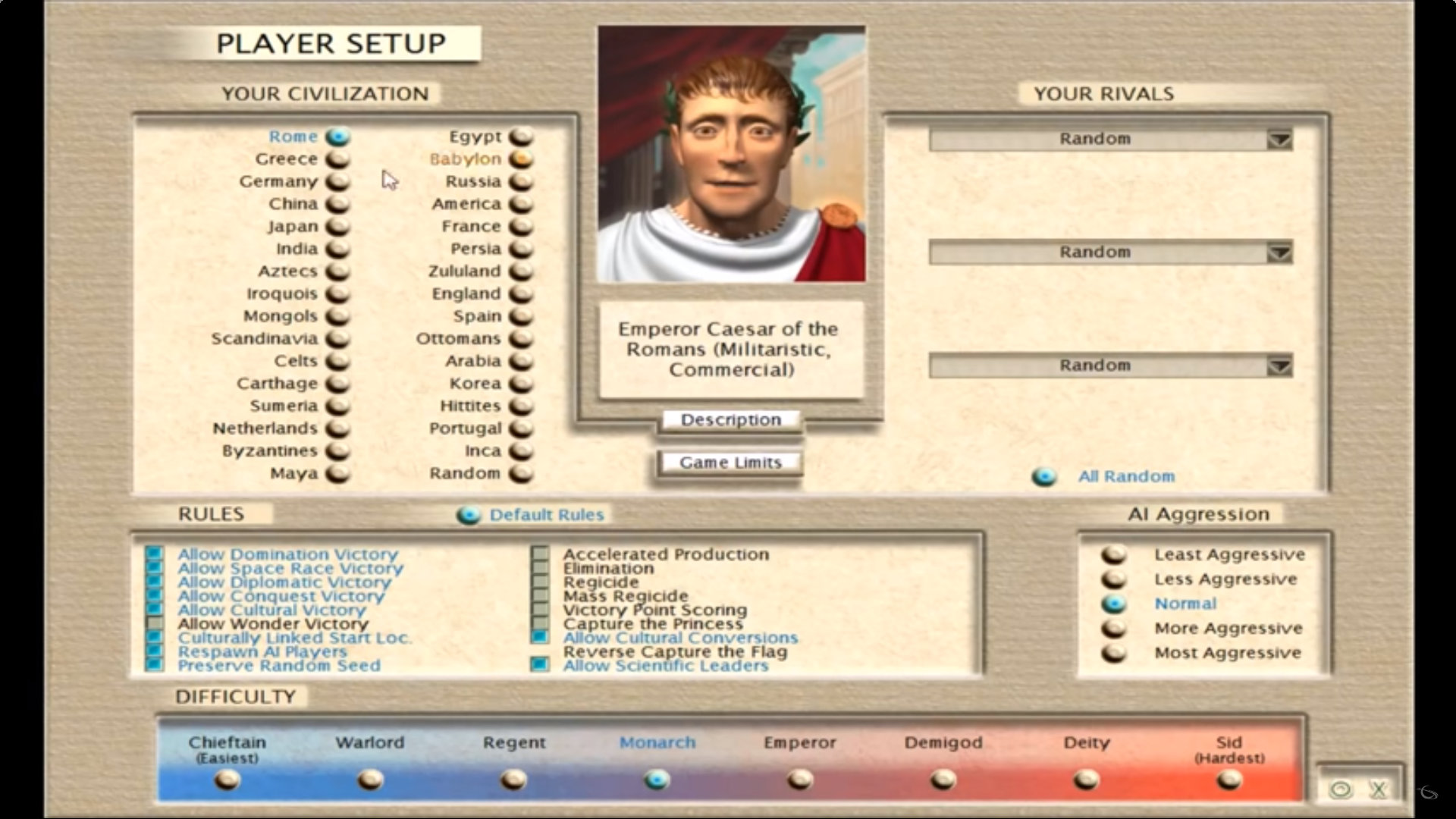Choose England from the civilization list
Screen dimensions: 1456x819
(520, 294)
